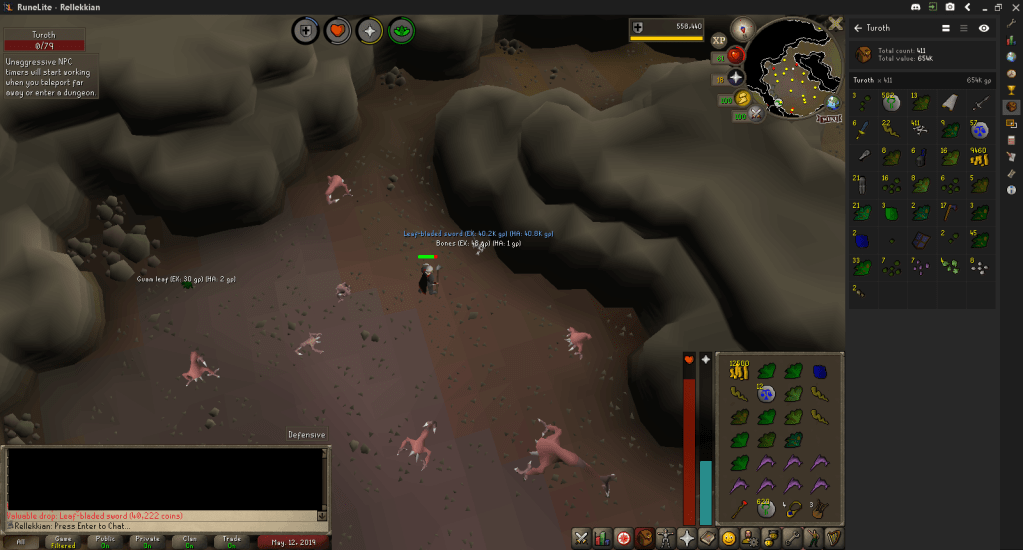
Task: Open the Emotes smiley tab
Action: [729, 538]
